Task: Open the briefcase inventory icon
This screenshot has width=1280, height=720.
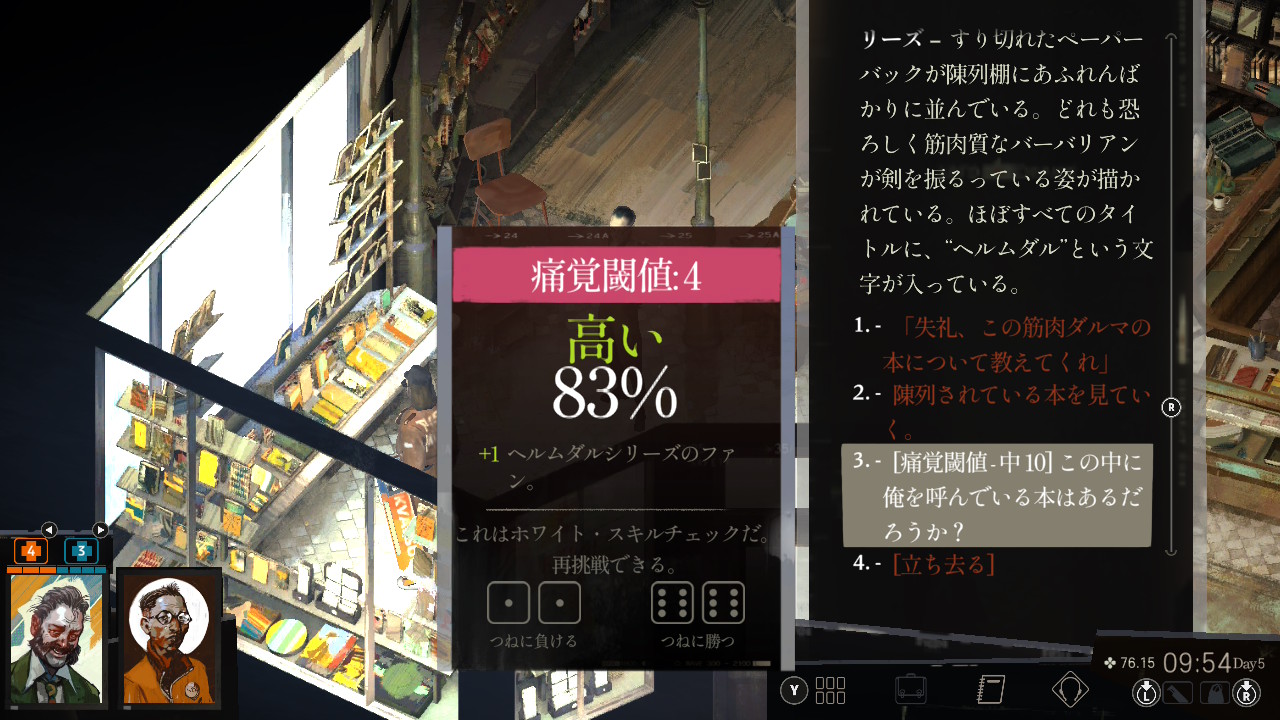Action: (910, 690)
